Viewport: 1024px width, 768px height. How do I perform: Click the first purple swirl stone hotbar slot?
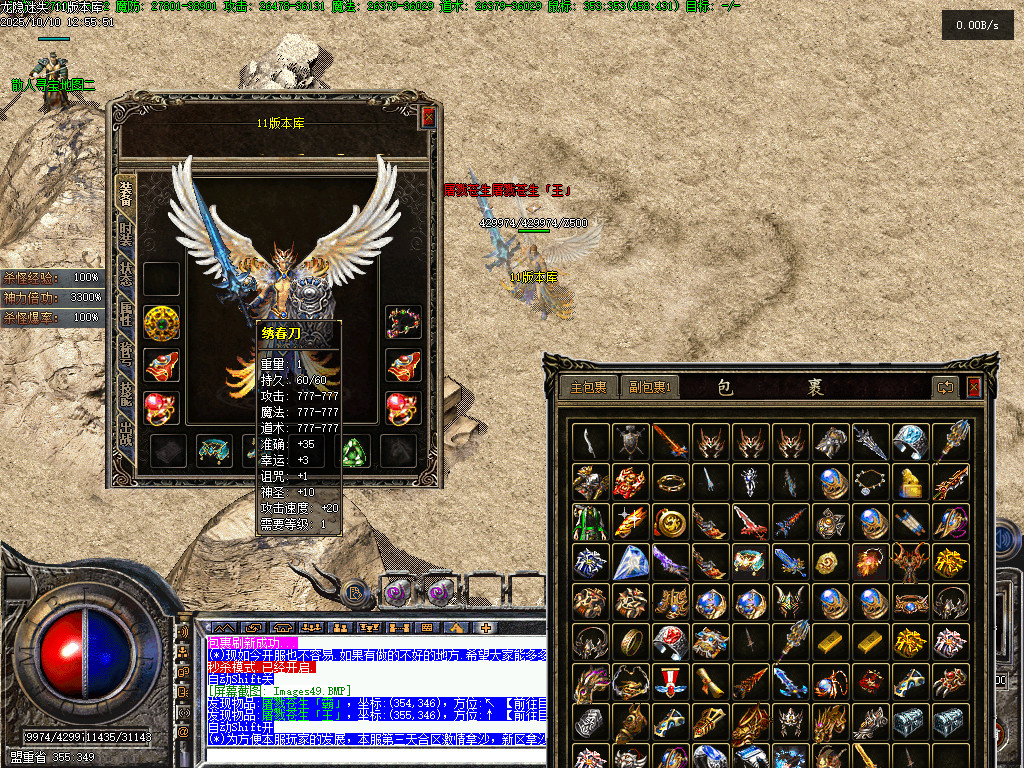click(x=398, y=593)
